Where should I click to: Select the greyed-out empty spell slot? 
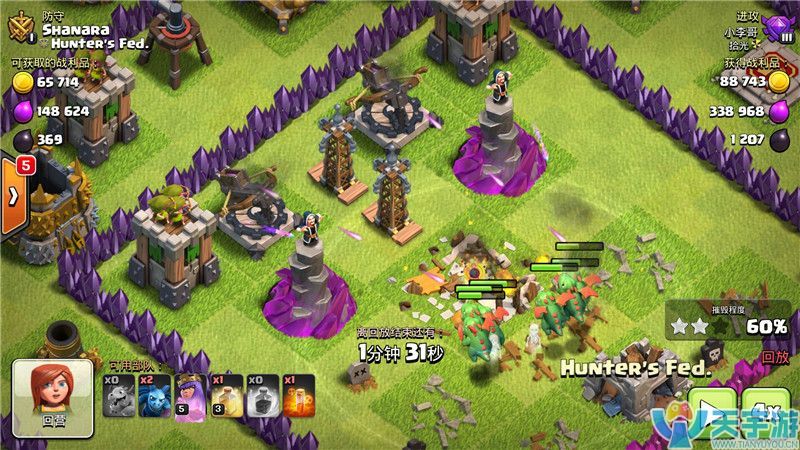pyautogui.click(x=262, y=396)
